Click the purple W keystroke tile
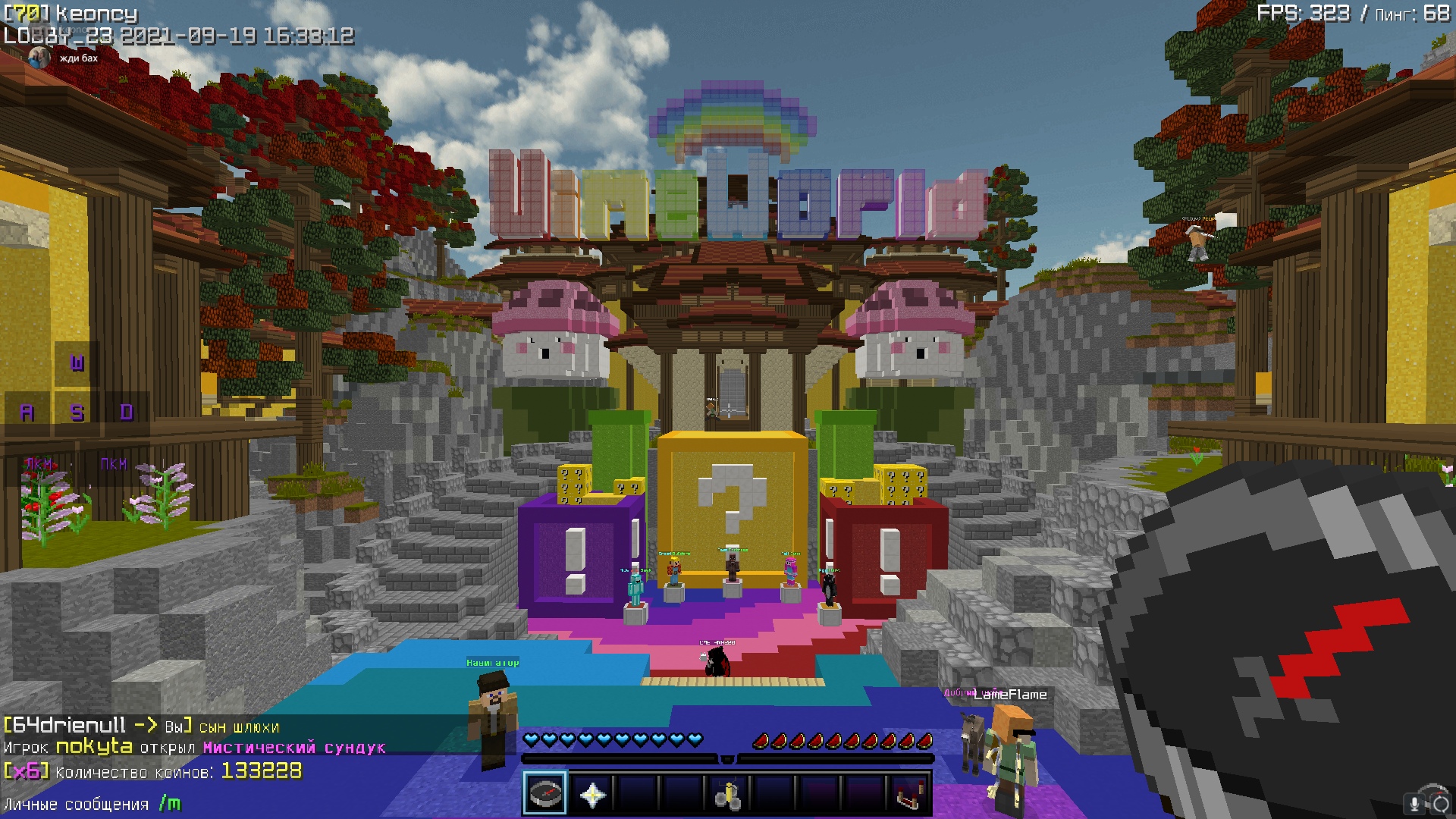This screenshot has height=819, width=1456. 77,363
